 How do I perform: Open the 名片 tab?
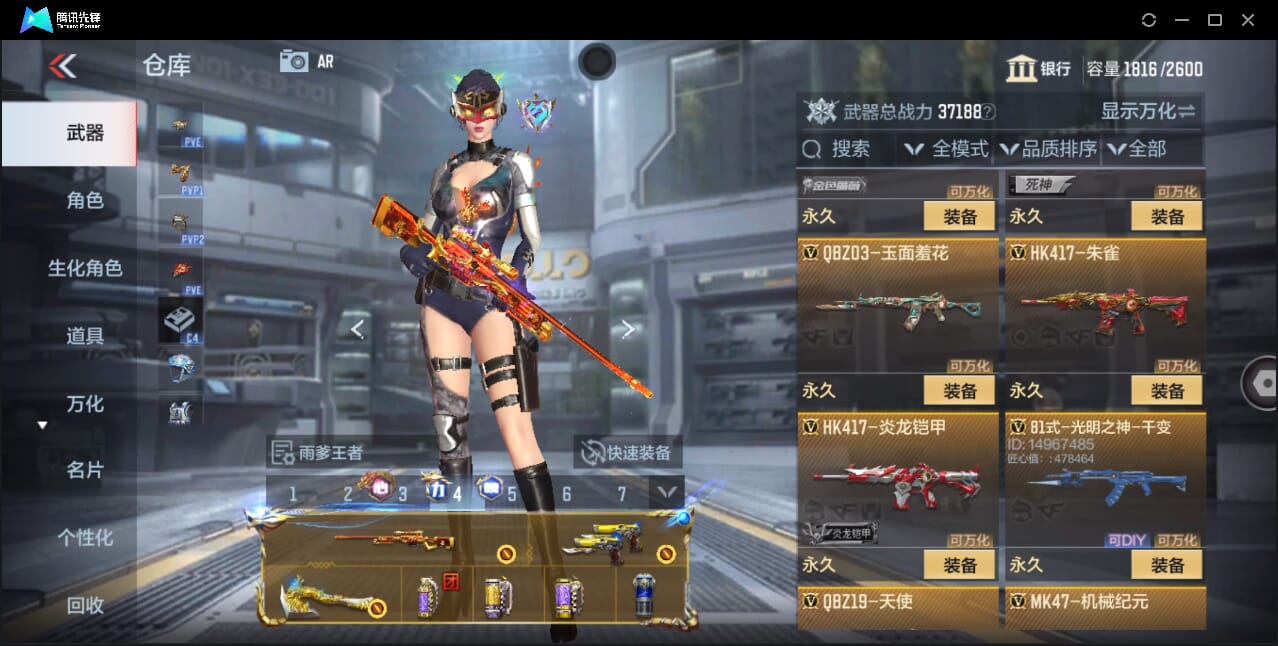click(x=85, y=470)
